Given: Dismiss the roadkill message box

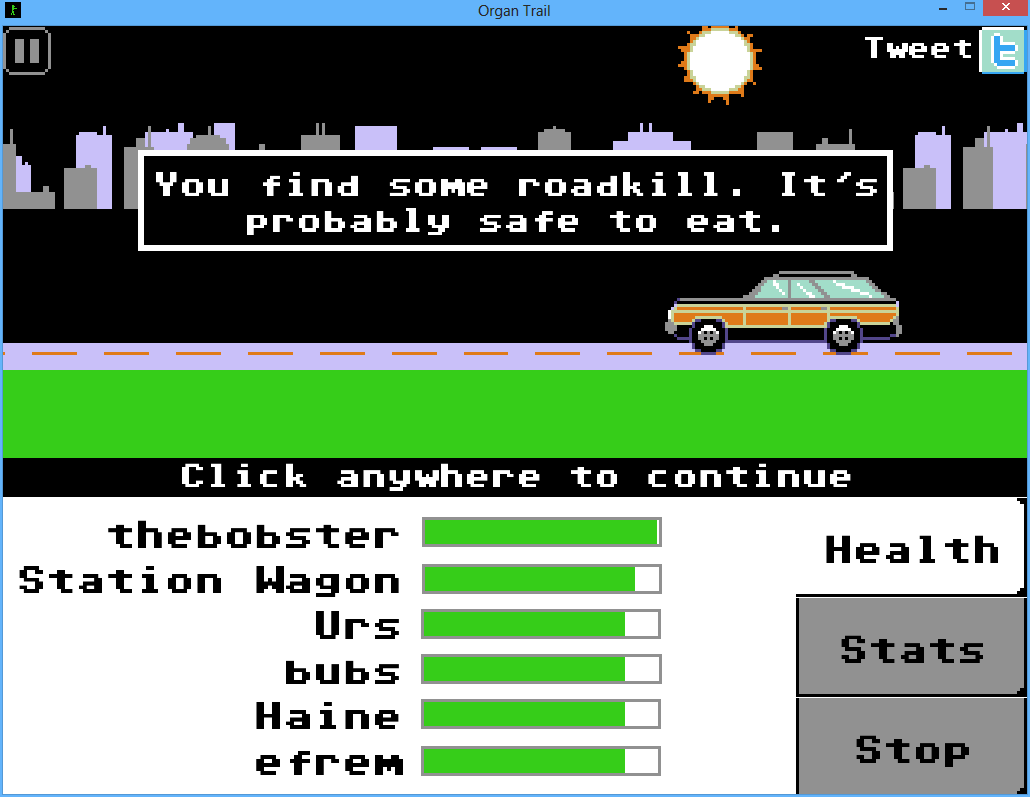Looking at the screenshot, I should coord(515,201).
